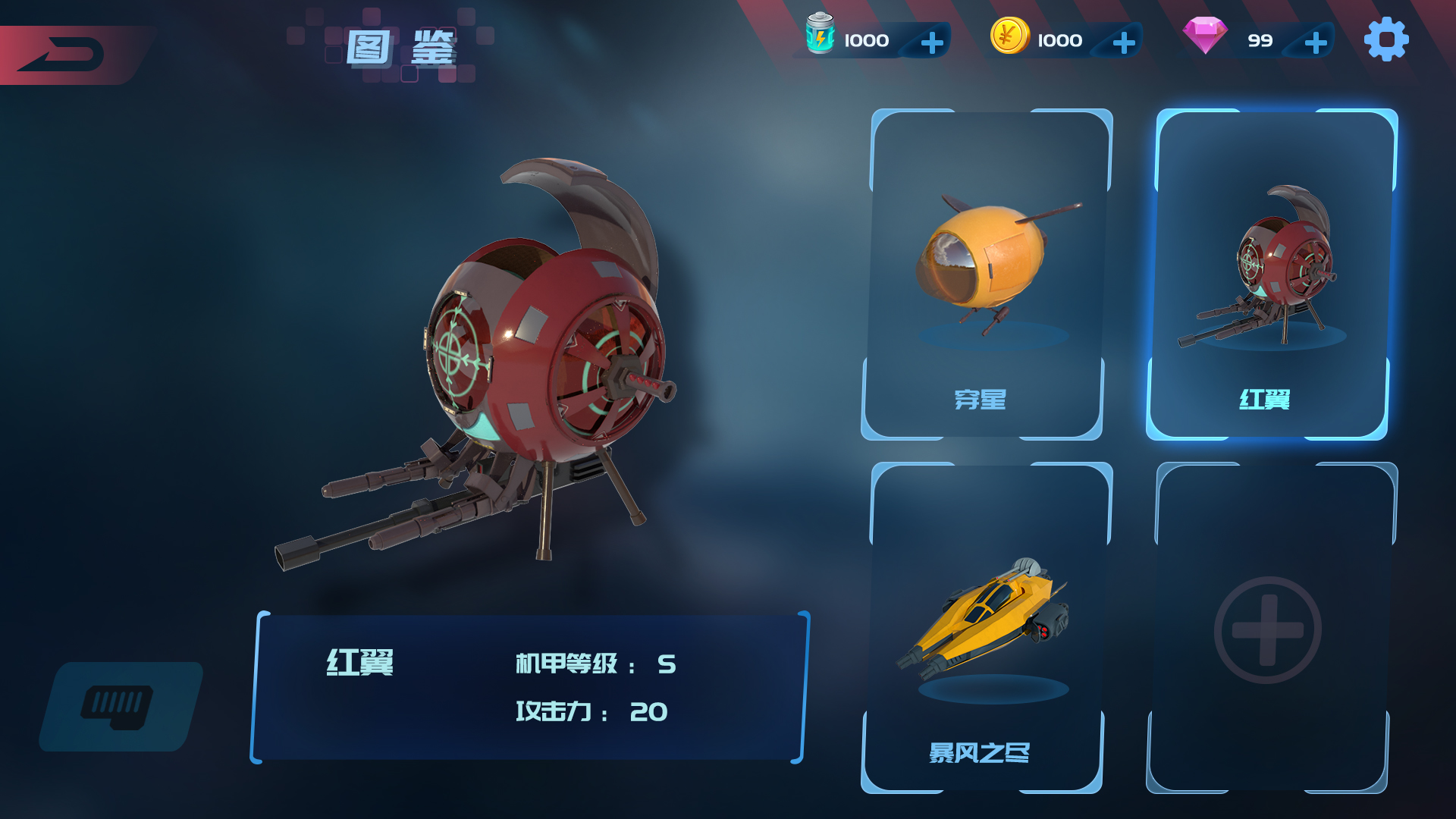The height and width of the screenshot is (819, 1456).
Task: Click the empty card slot with plus
Action: (x=1268, y=629)
